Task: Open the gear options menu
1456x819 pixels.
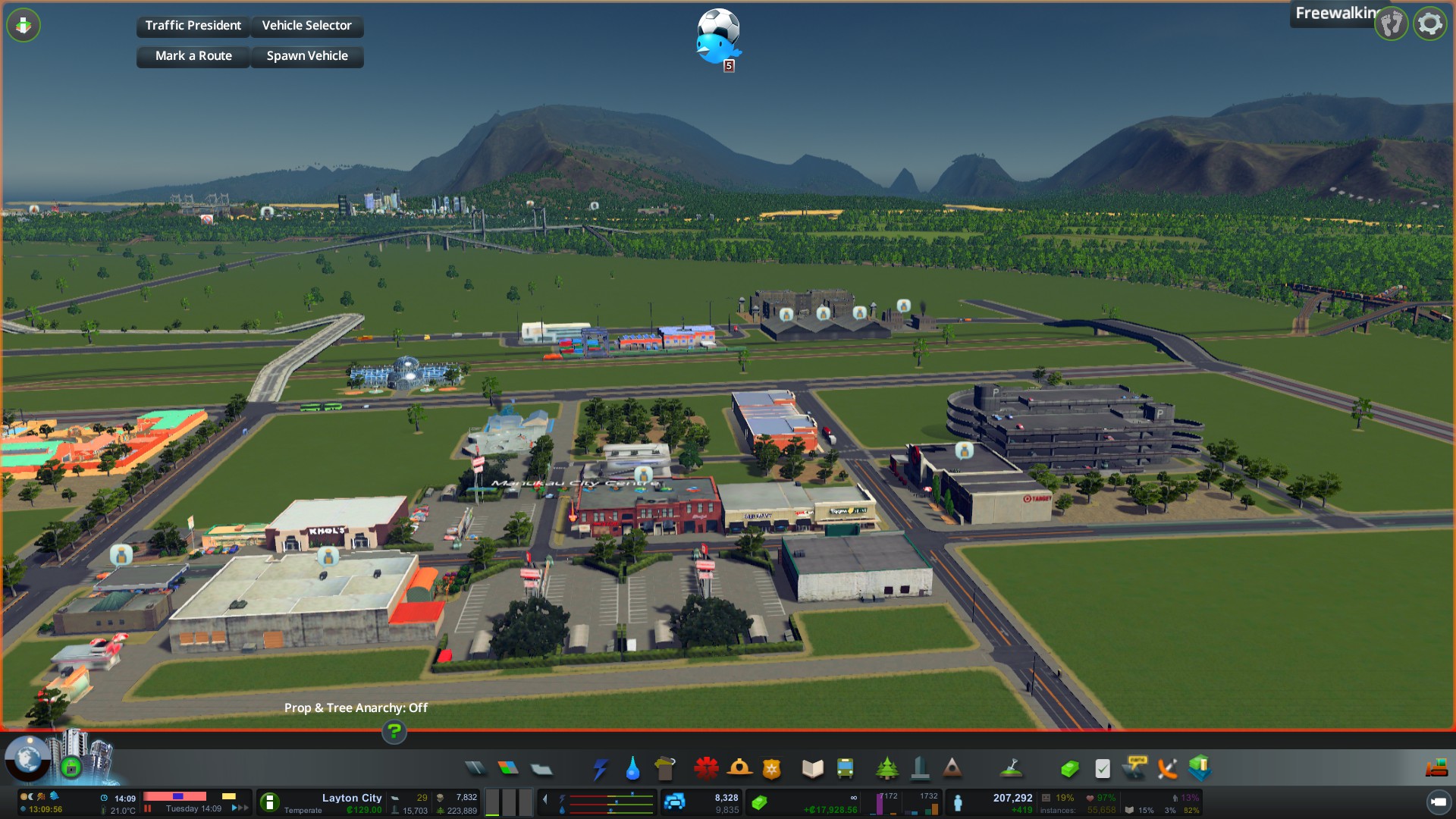Action: (x=1430, y=24)
